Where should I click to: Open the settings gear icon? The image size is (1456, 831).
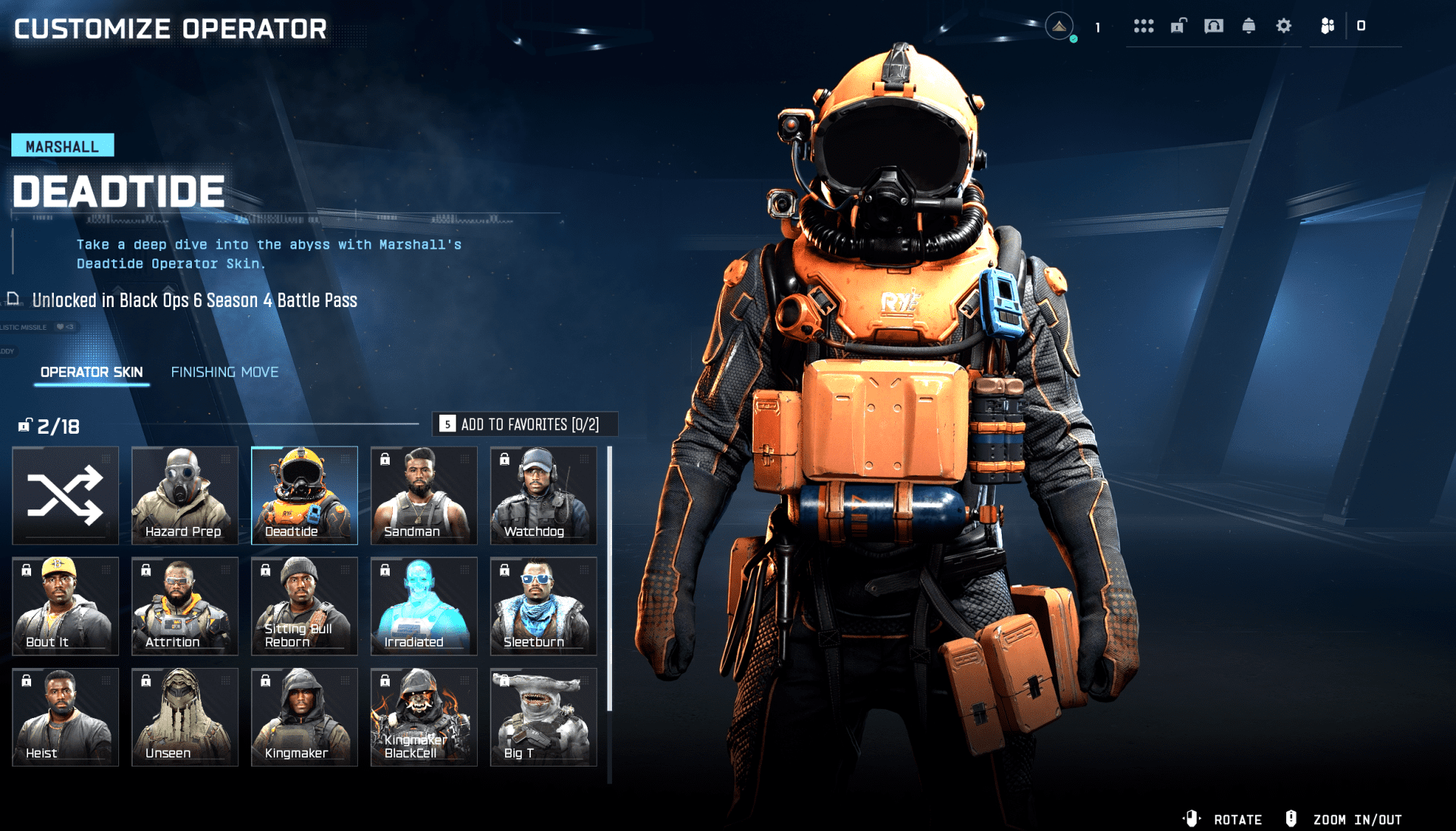coord(1283,27)
